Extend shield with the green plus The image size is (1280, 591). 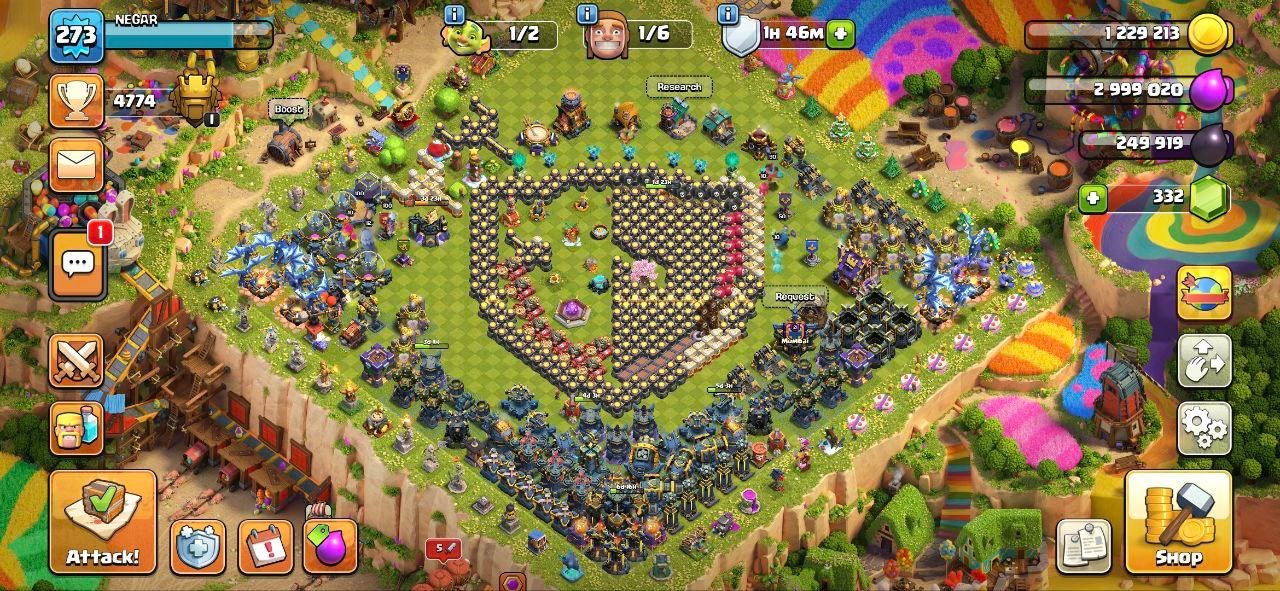(x=840, y=34)
